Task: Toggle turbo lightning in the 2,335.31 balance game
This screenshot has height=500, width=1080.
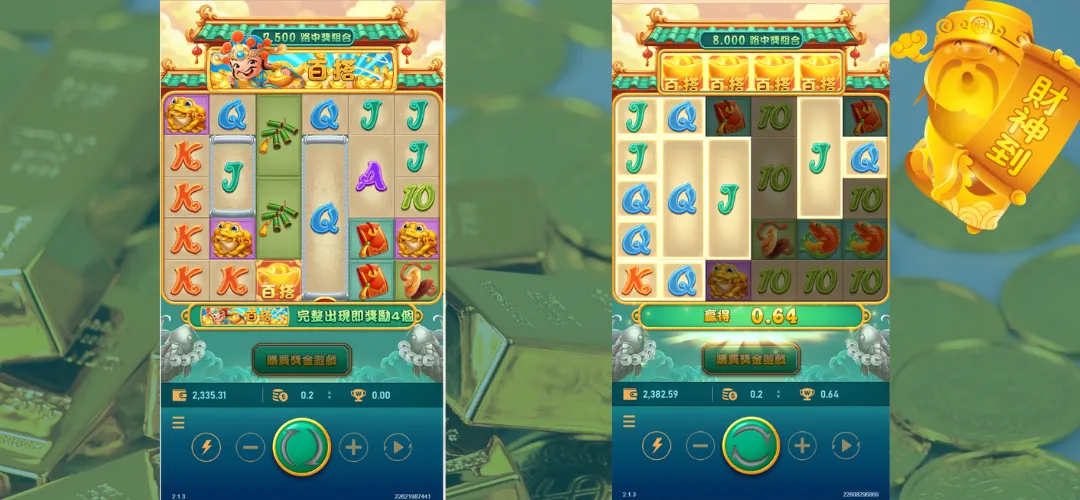Action: (206, 447)
